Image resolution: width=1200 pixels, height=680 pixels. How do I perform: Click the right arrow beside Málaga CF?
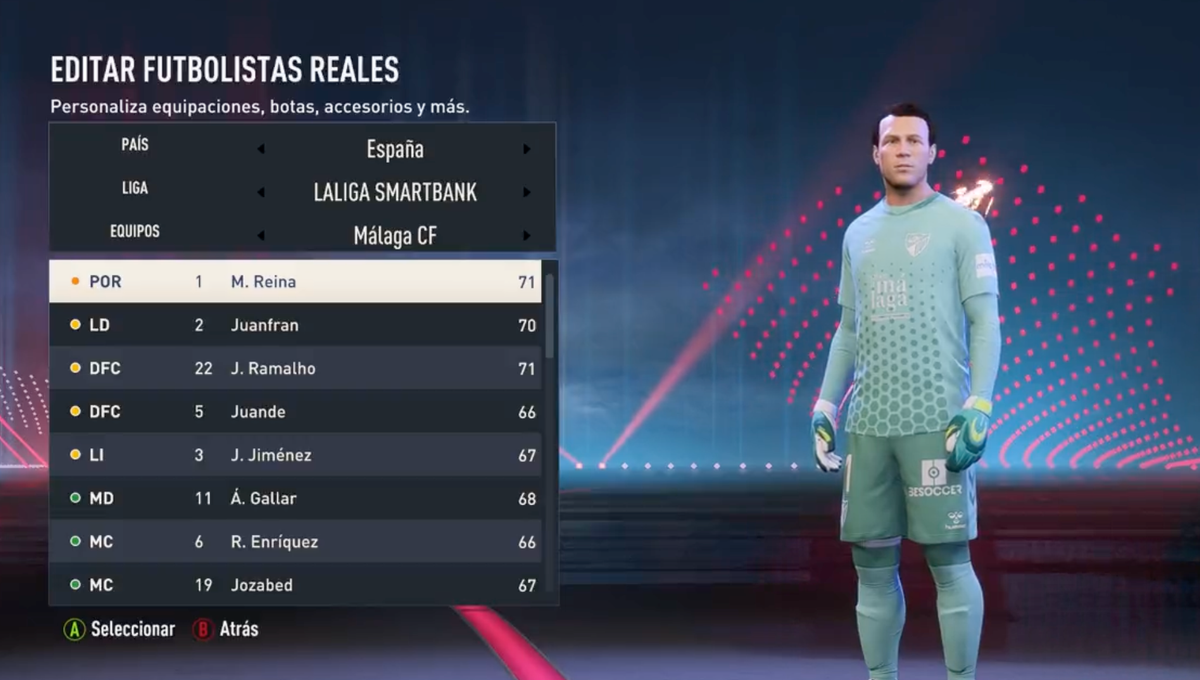(526, 236)
